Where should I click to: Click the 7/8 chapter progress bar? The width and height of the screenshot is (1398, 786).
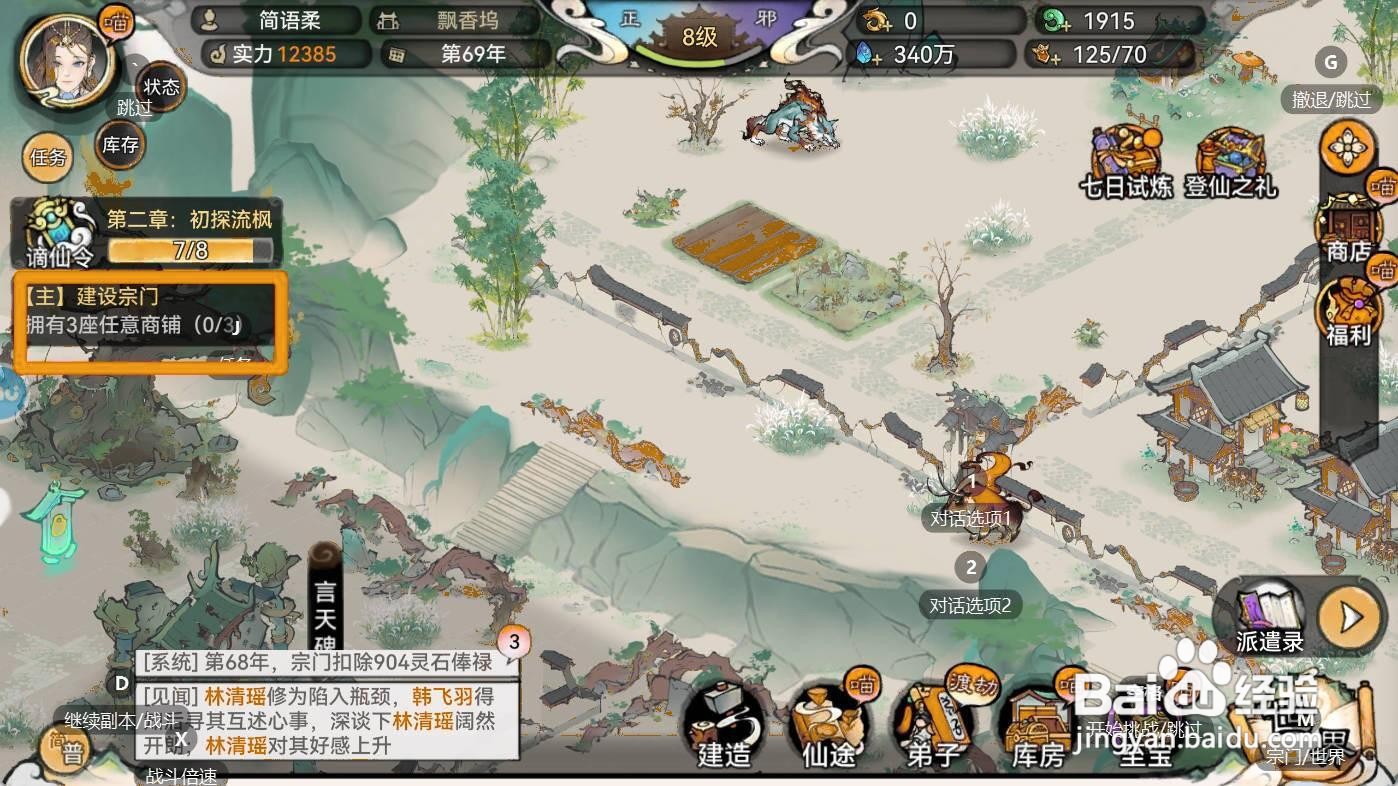coord(190,251)
